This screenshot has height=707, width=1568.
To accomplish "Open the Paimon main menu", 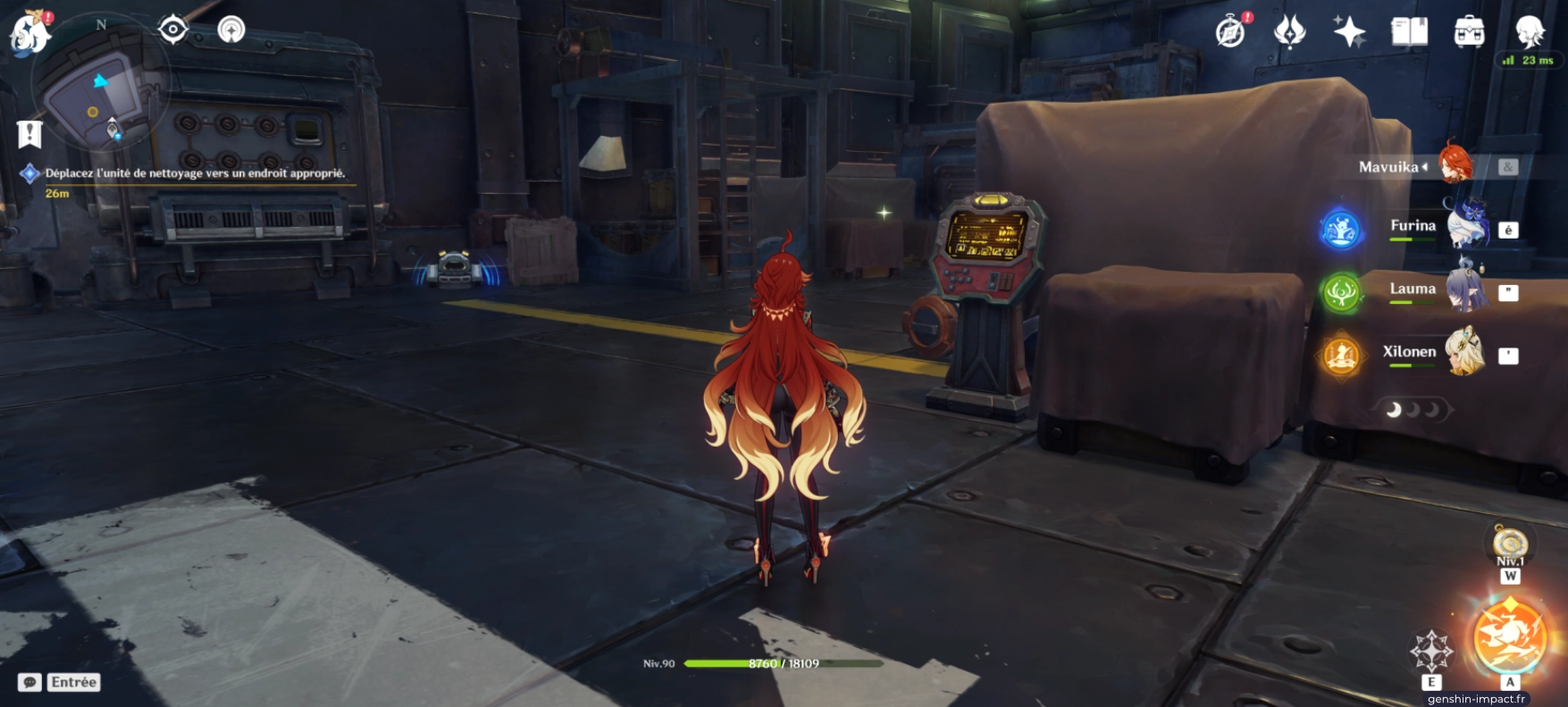I will (30, 33).
